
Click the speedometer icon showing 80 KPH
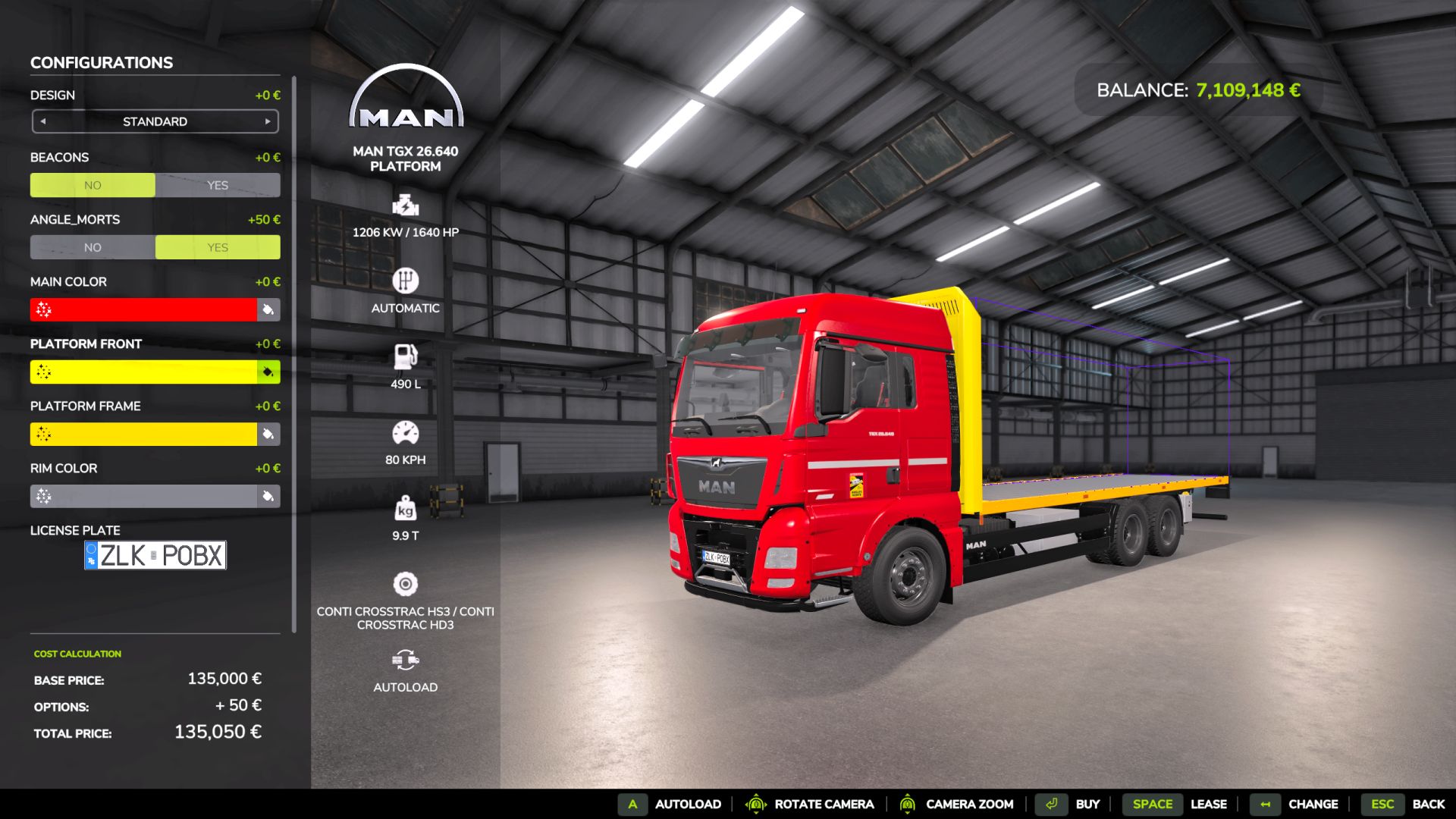coord(406,431)
